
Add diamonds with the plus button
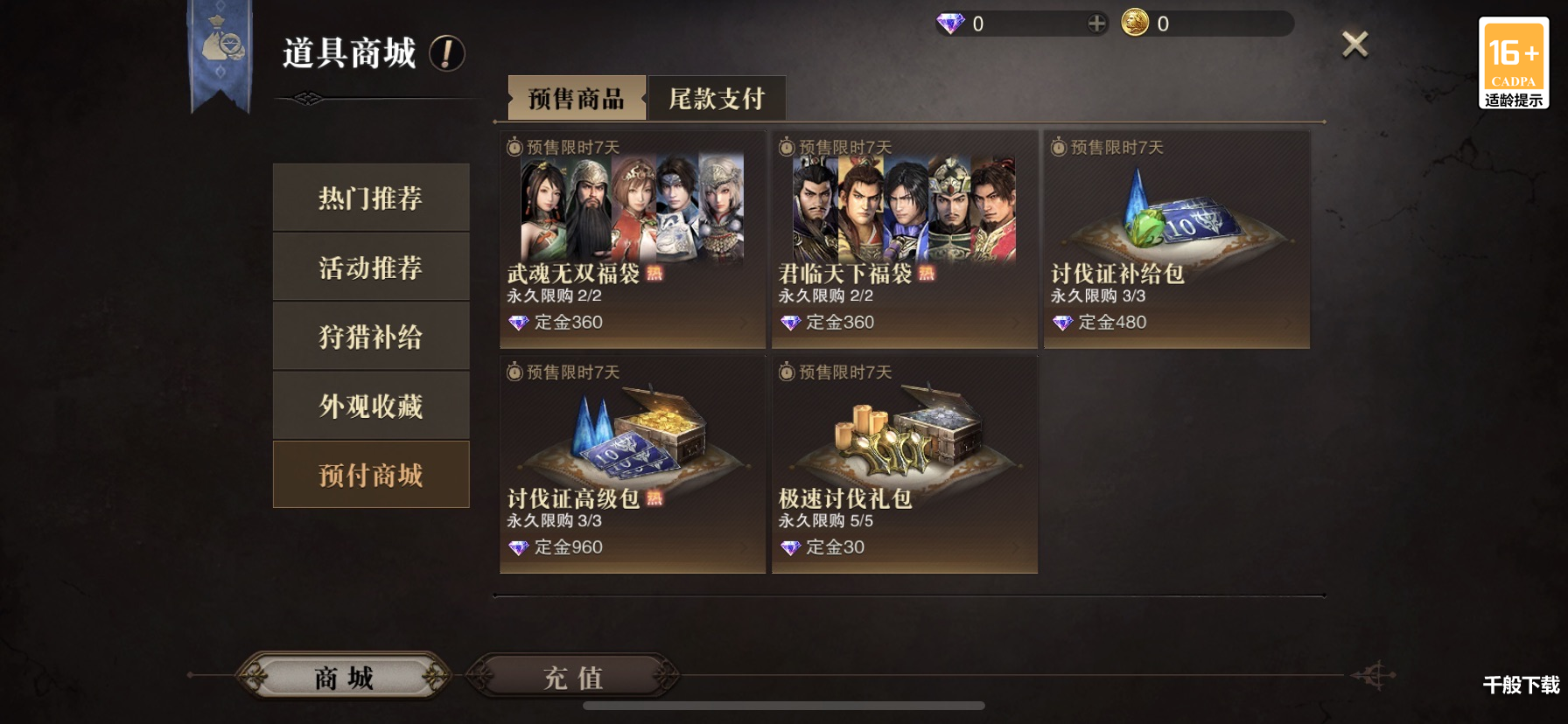tap(1096, 24)
